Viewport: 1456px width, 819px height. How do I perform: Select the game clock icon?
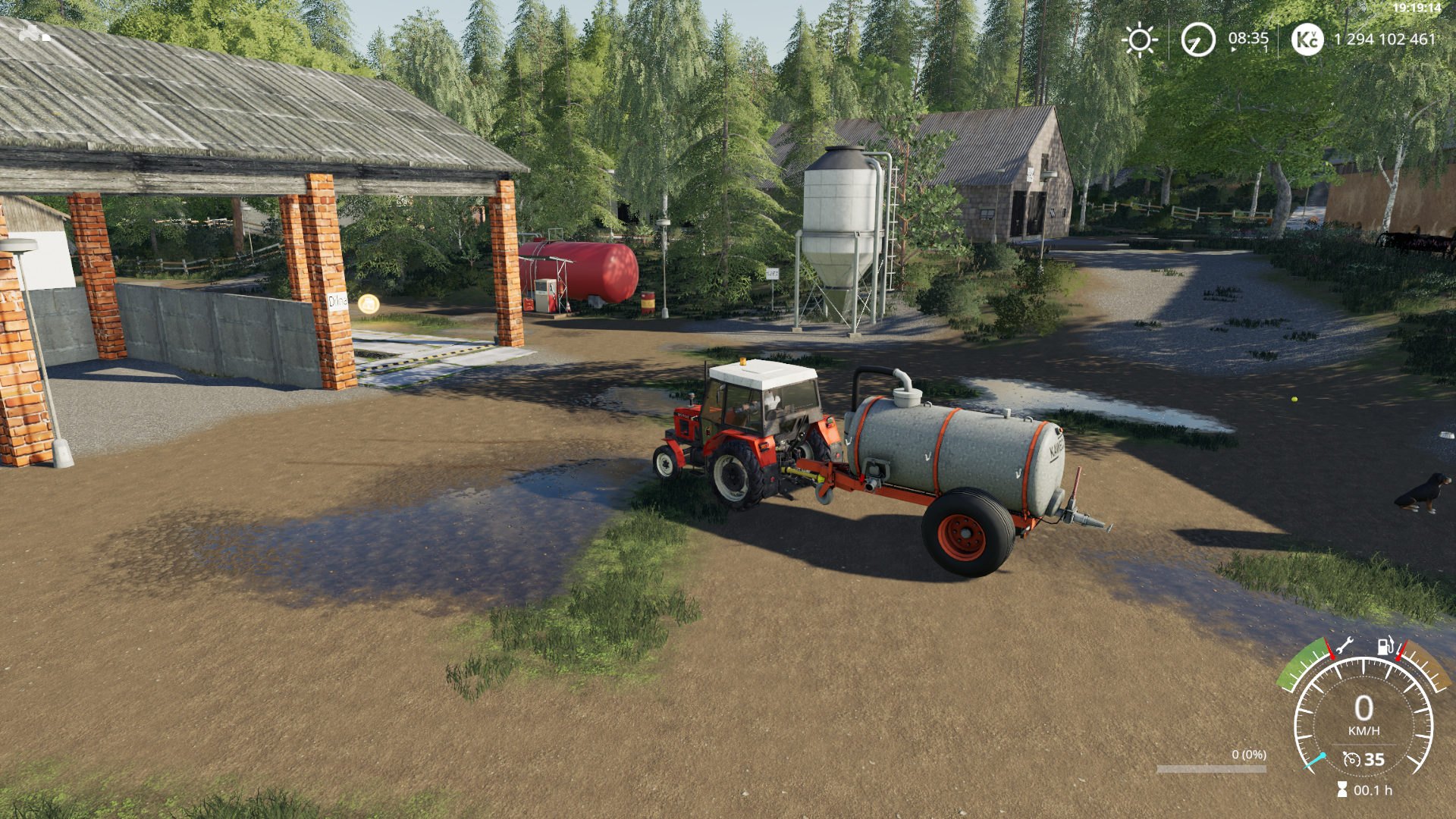click(x=1197, y=39)
